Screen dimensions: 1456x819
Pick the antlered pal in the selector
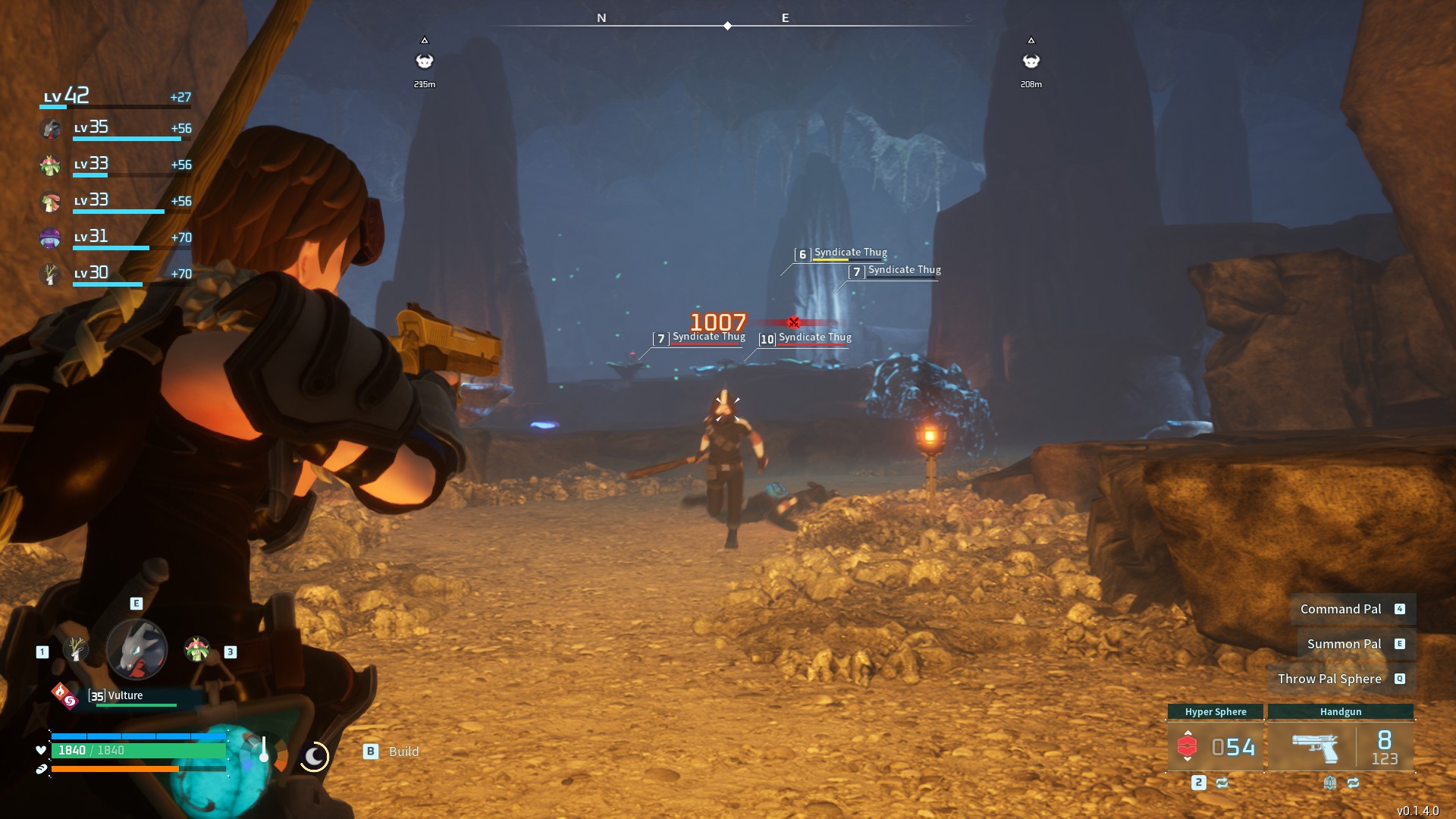76,649
